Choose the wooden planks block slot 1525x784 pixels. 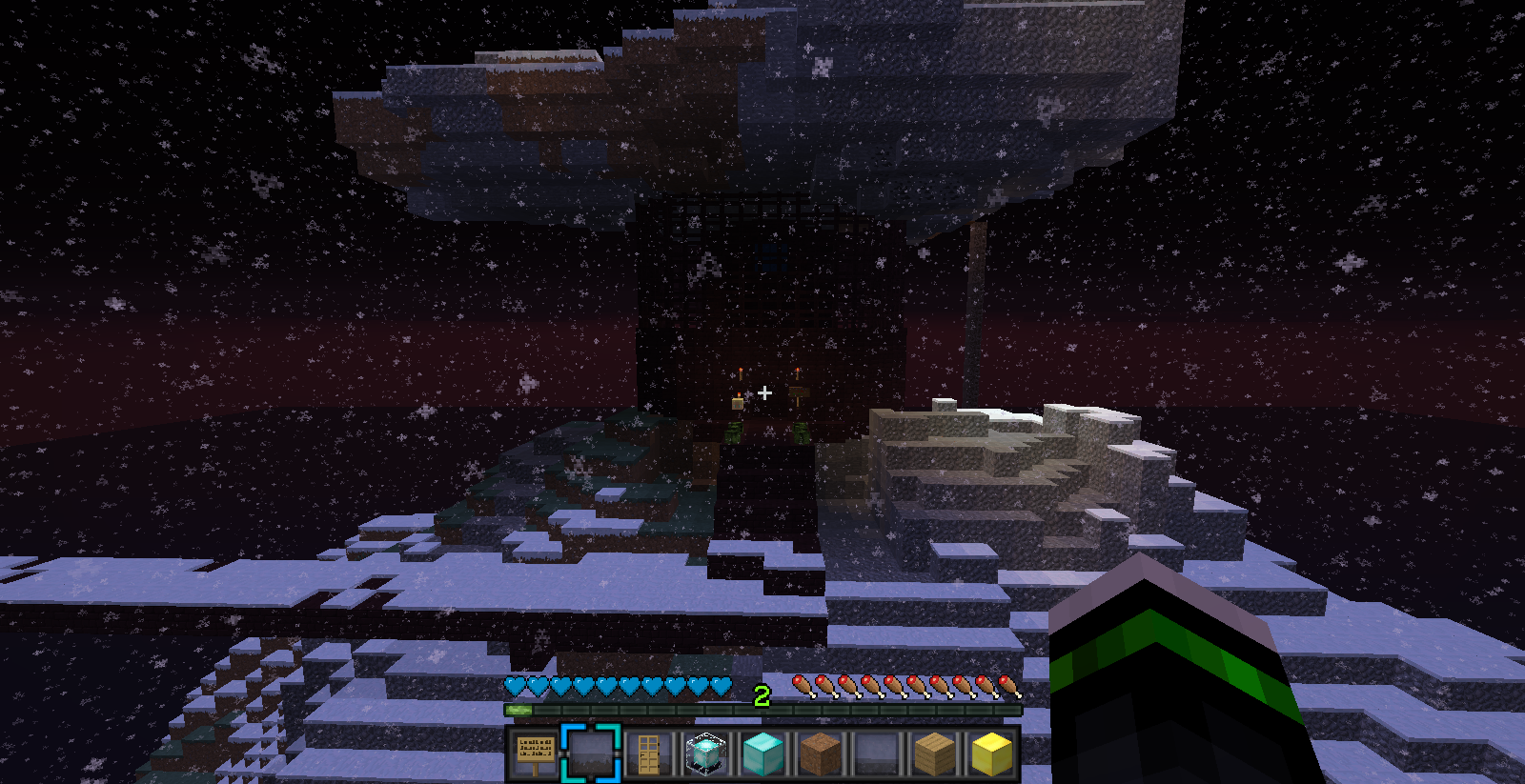pos(935,754)
